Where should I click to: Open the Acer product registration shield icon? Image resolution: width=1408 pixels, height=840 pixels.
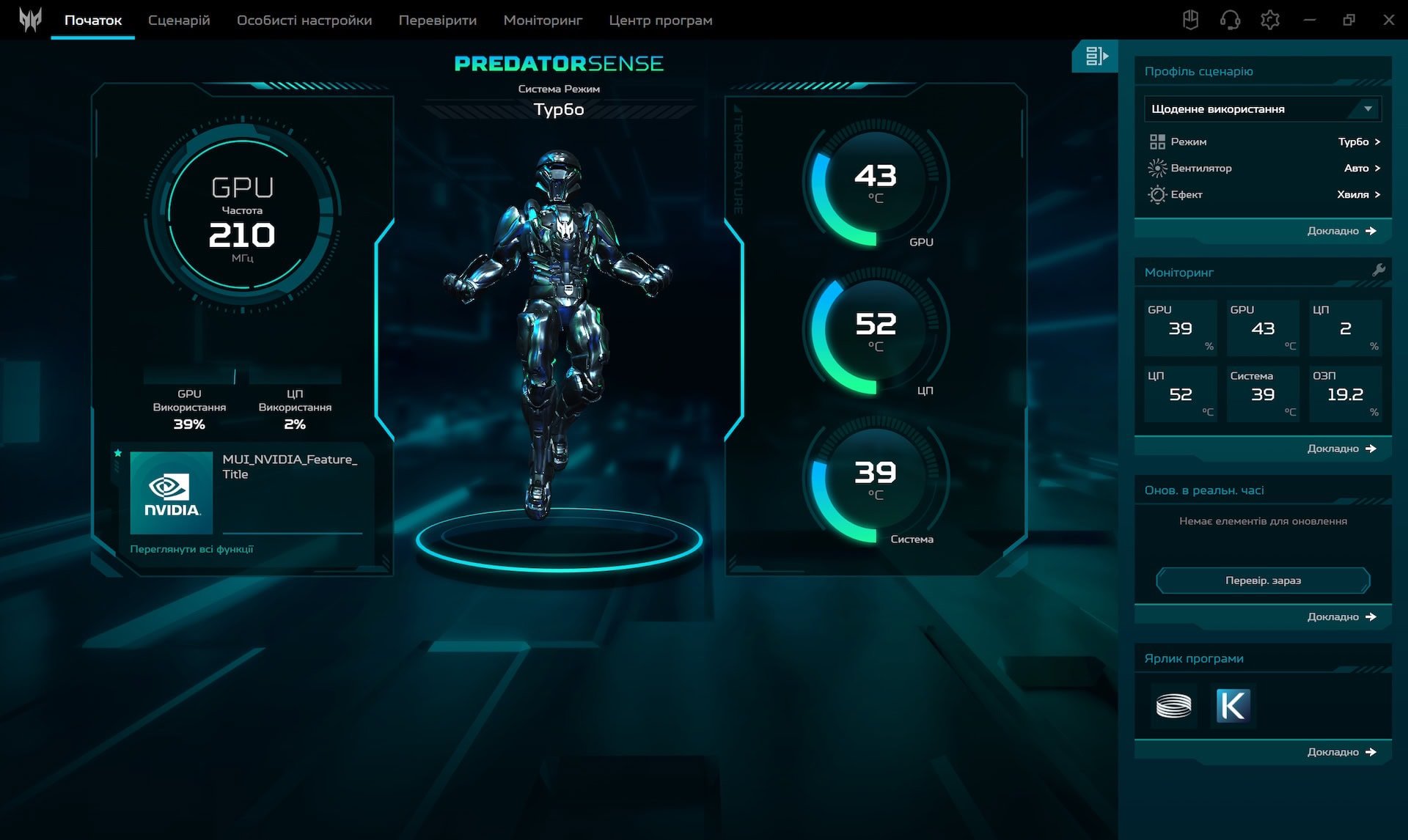coord(1191,20)
